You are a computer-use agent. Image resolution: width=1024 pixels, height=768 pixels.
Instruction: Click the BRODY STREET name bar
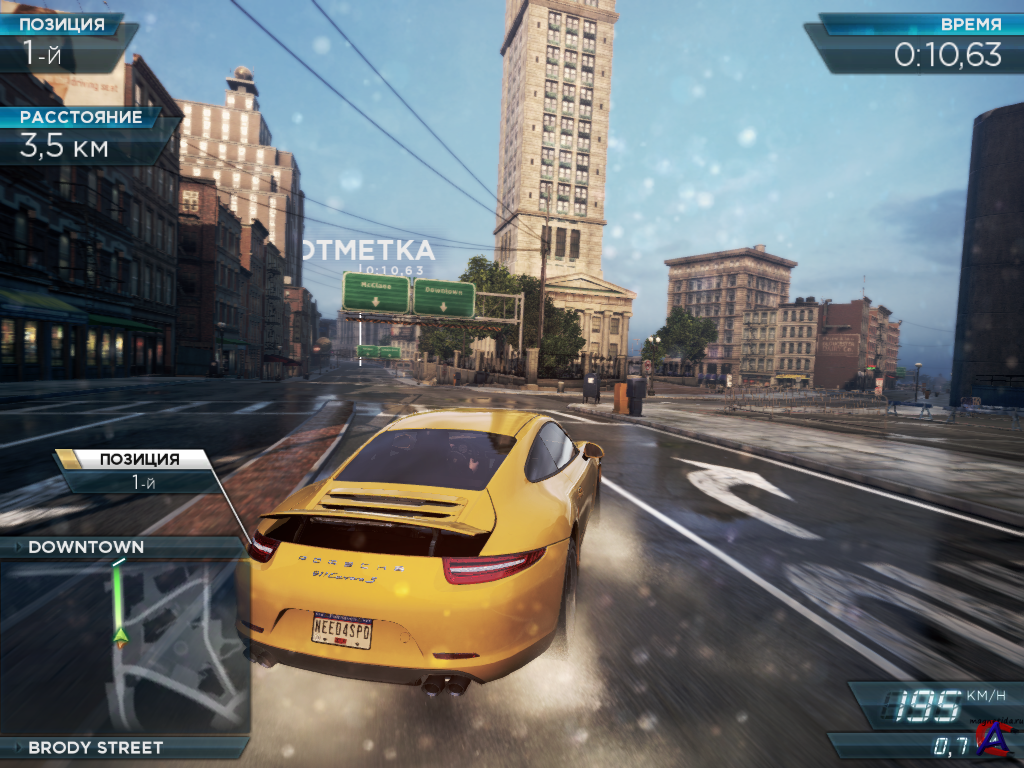point(95,747)
